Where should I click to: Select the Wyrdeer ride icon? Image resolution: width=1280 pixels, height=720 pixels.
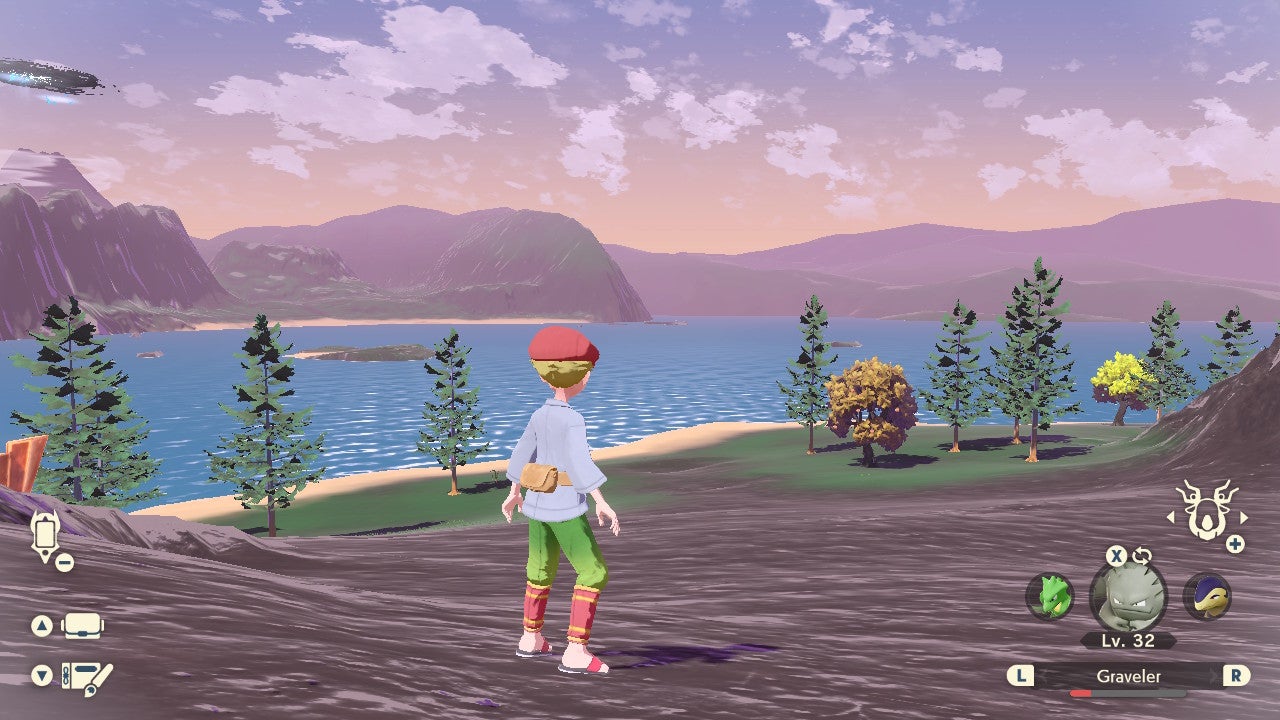coord(1205,510)
